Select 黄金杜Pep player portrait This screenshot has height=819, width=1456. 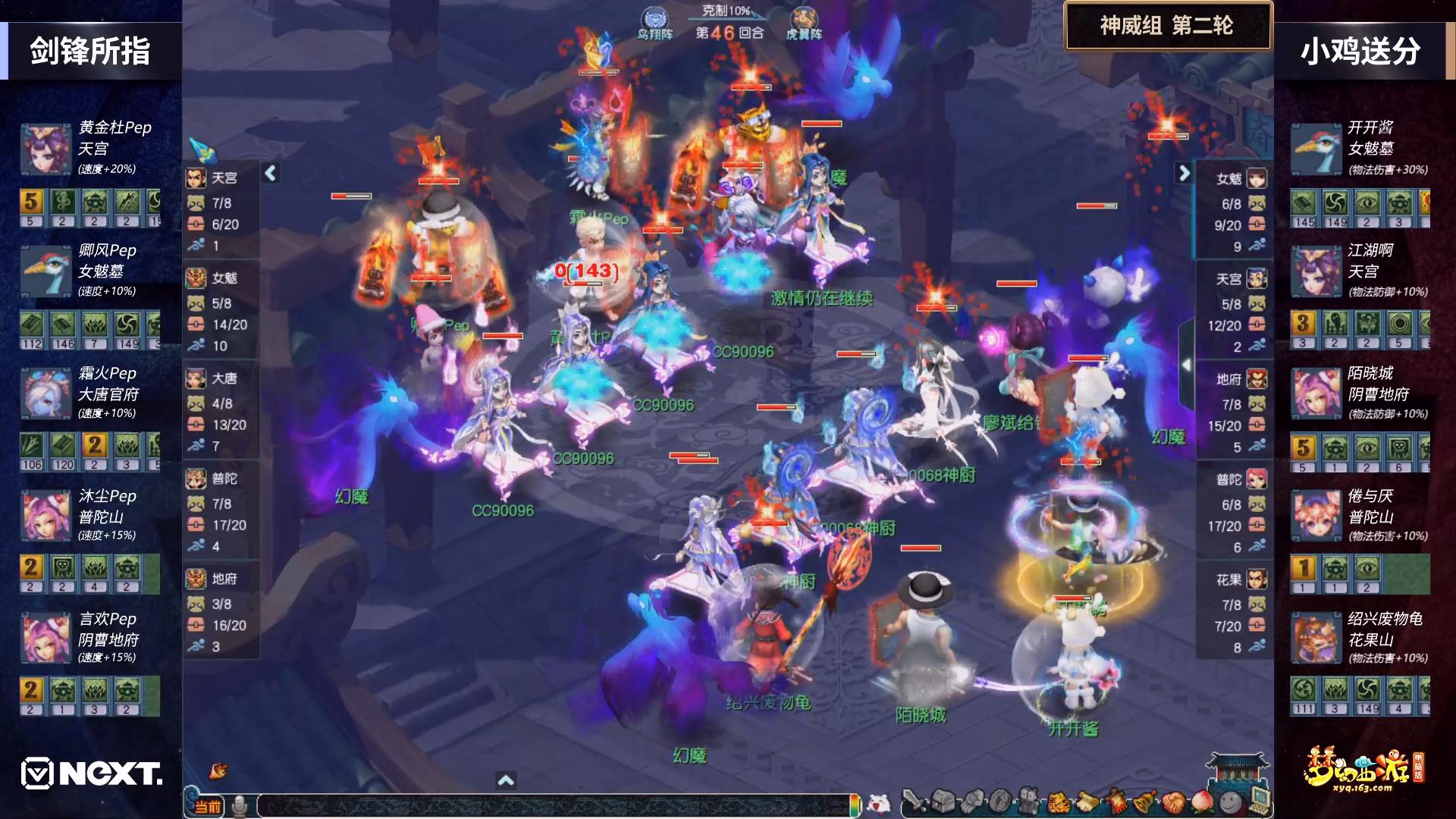coord(45,149)
